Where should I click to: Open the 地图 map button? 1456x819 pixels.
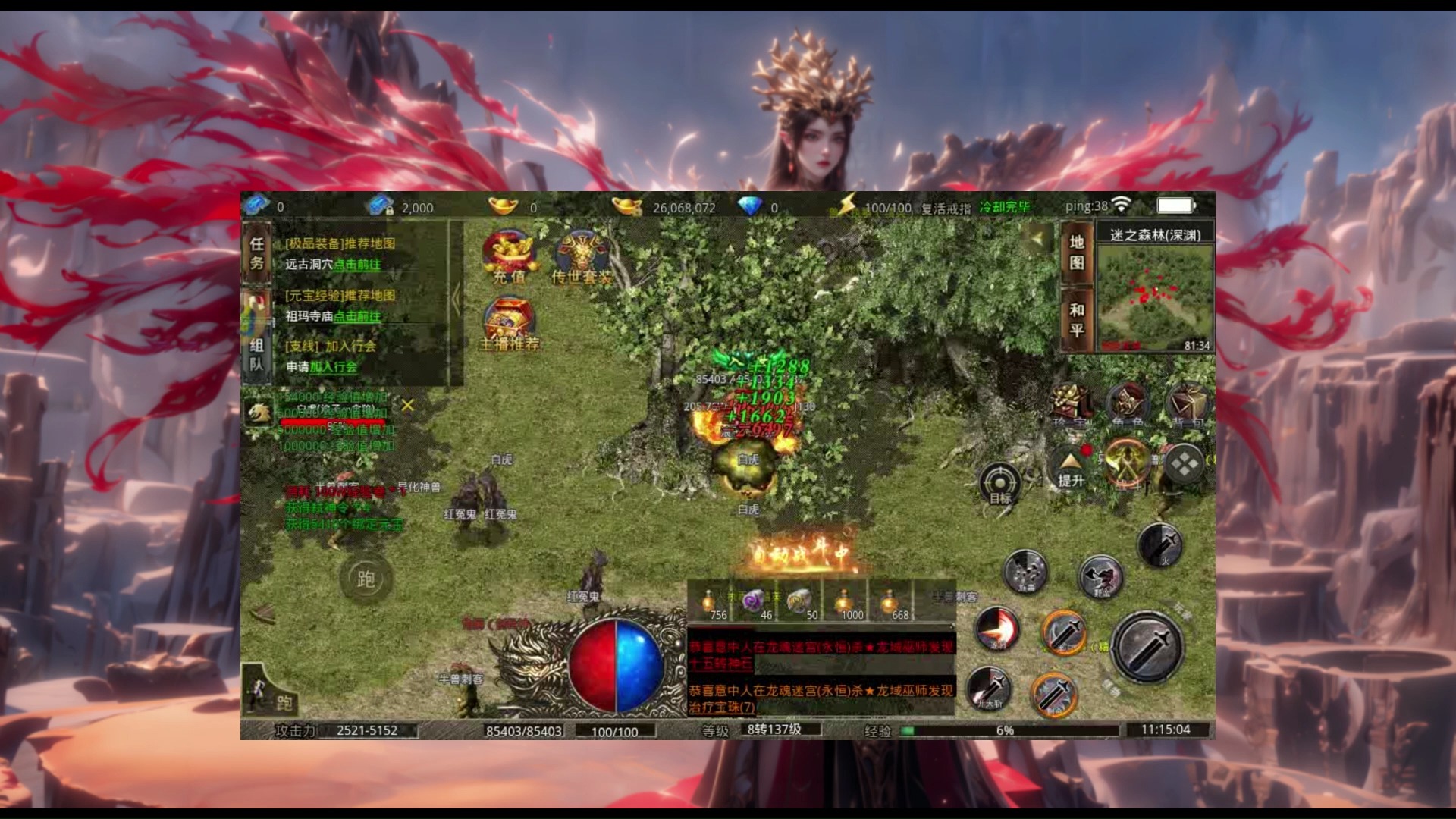coord(1077,253)
